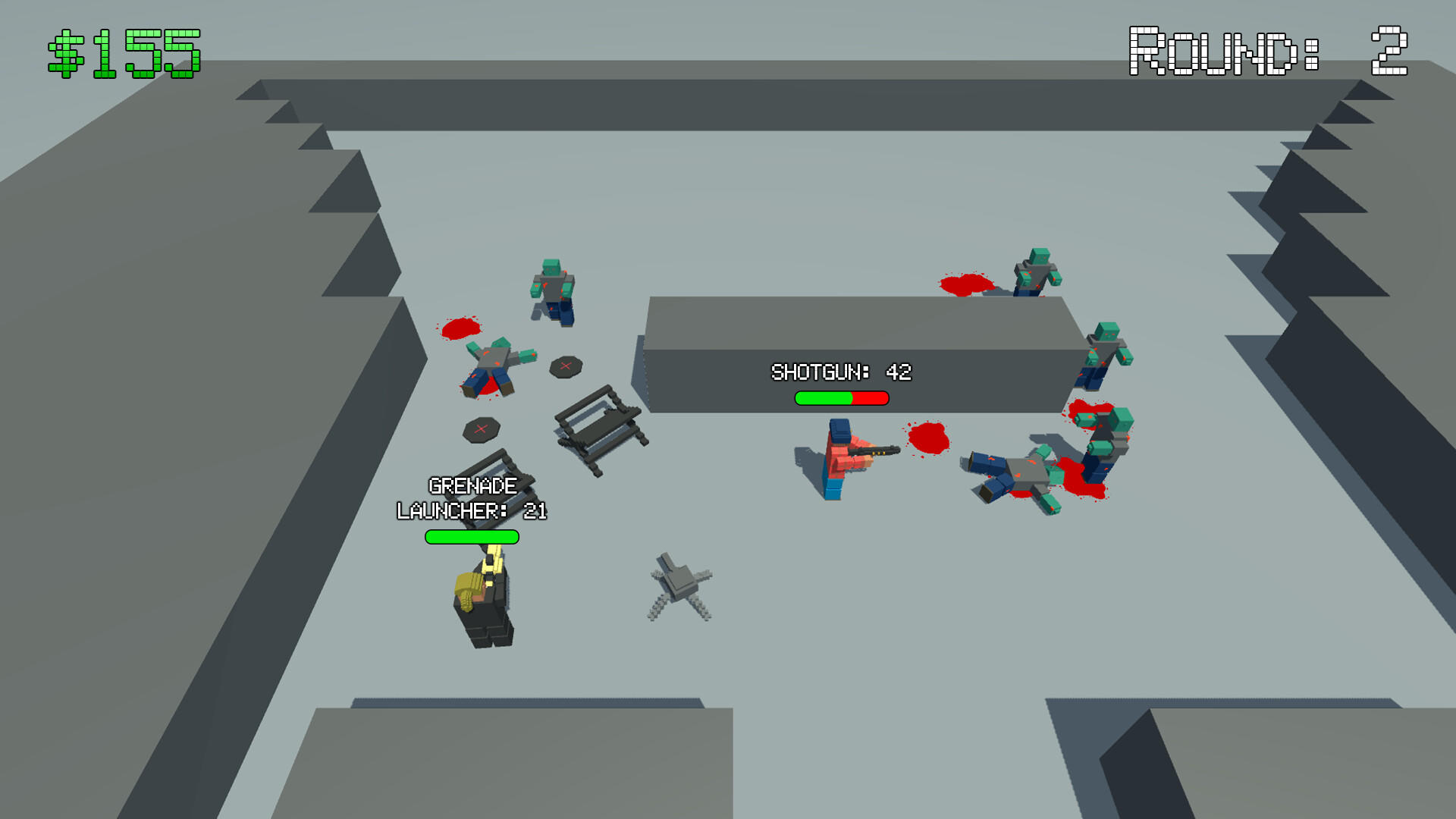
Task: Click the Round: 2 indicator
Action: (x=1266, y=49)
